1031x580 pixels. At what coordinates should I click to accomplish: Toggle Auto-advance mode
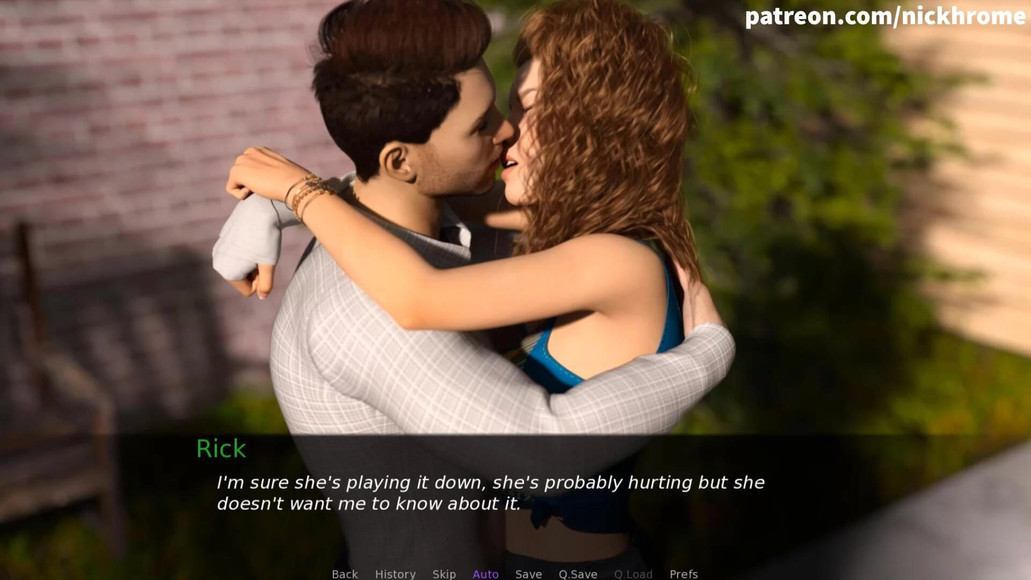tap(485, 573)
